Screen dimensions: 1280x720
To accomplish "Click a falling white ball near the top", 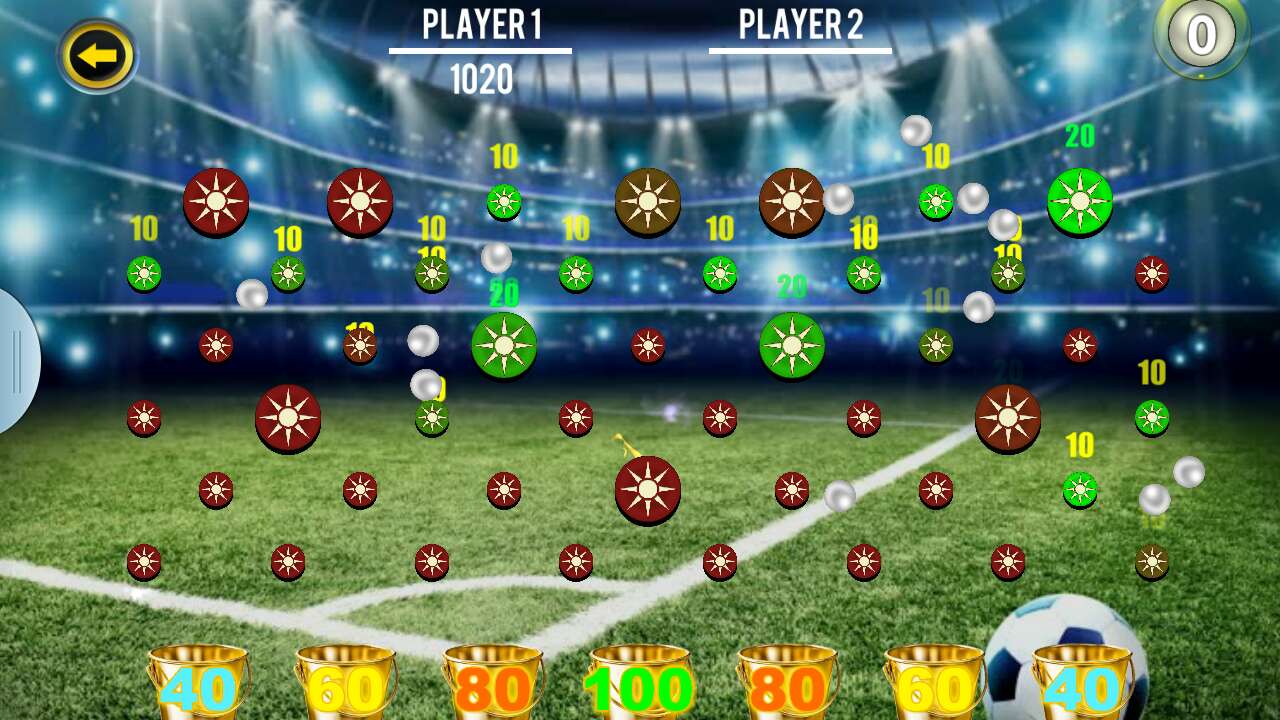I will coord(915,131).
